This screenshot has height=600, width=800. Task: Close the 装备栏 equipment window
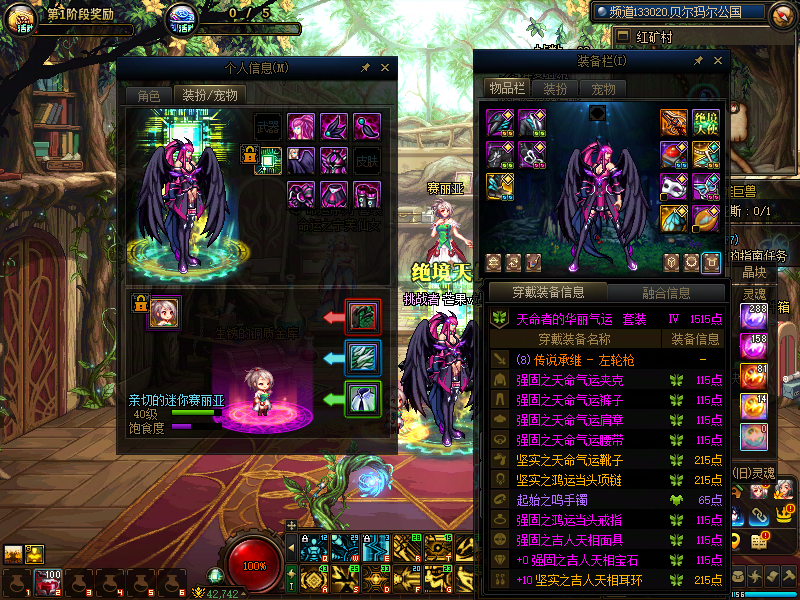(717, 61)
